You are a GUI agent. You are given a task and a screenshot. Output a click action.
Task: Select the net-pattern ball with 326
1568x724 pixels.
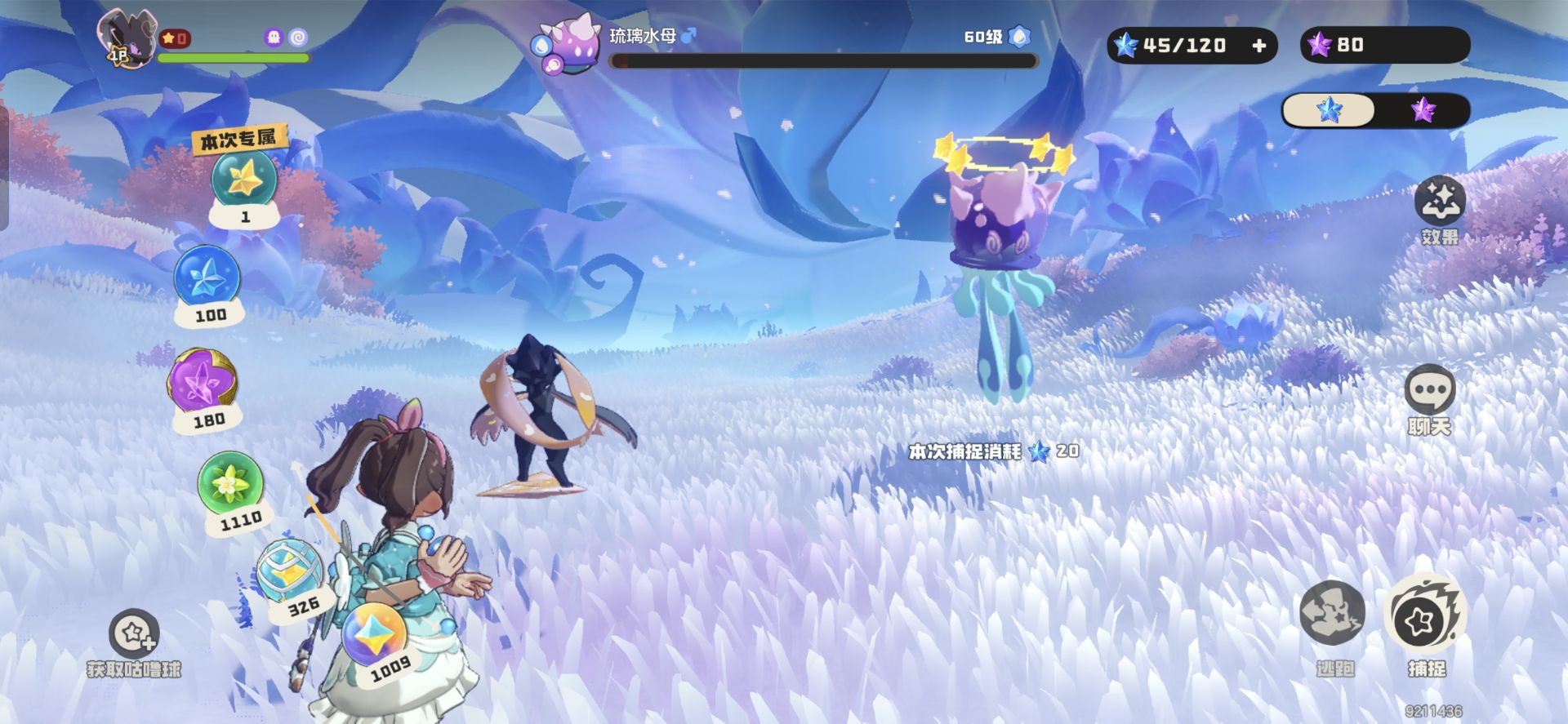[288, 570]
